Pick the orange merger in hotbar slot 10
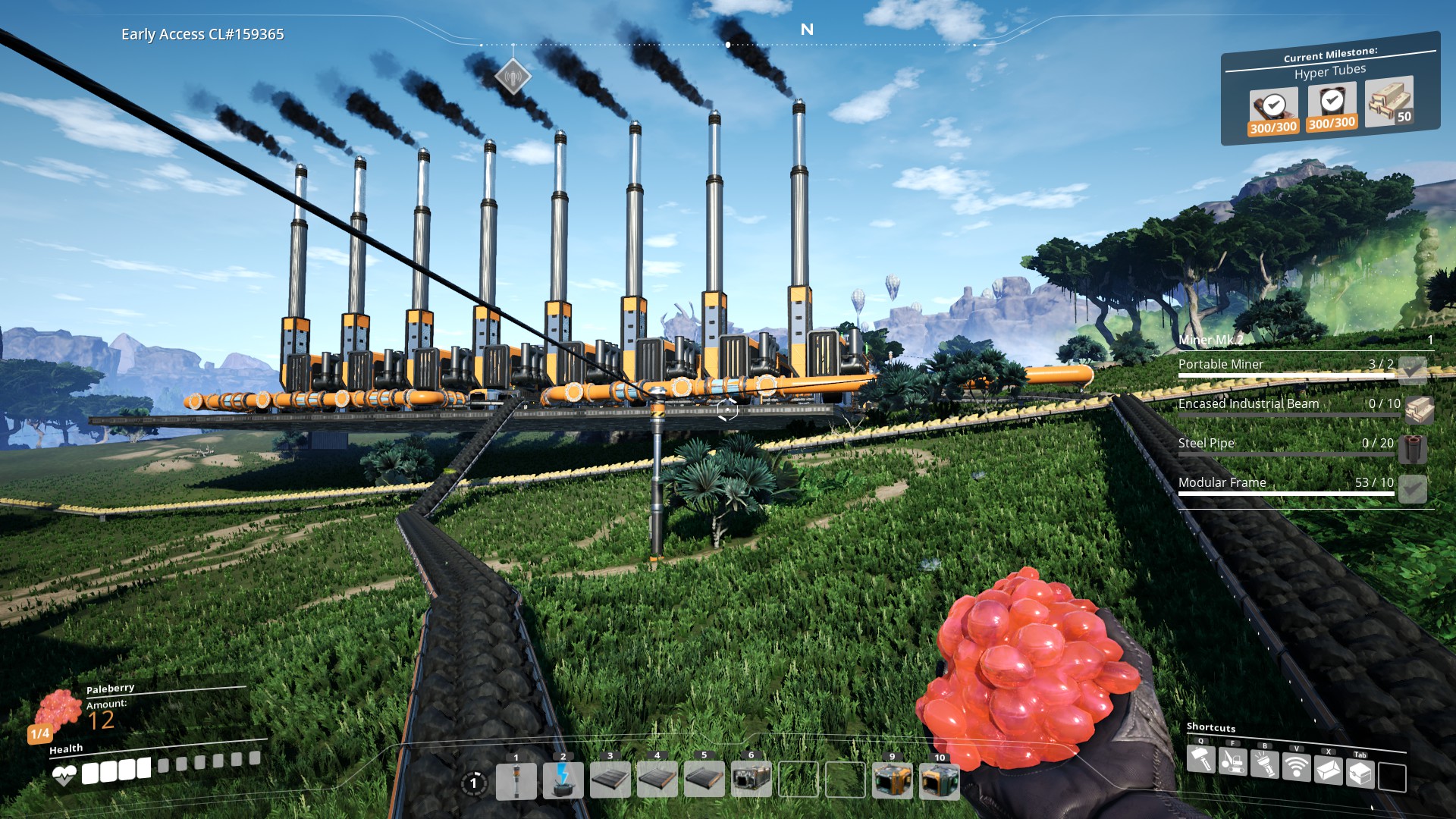1456x819 pixels. [x=939, y=781]
